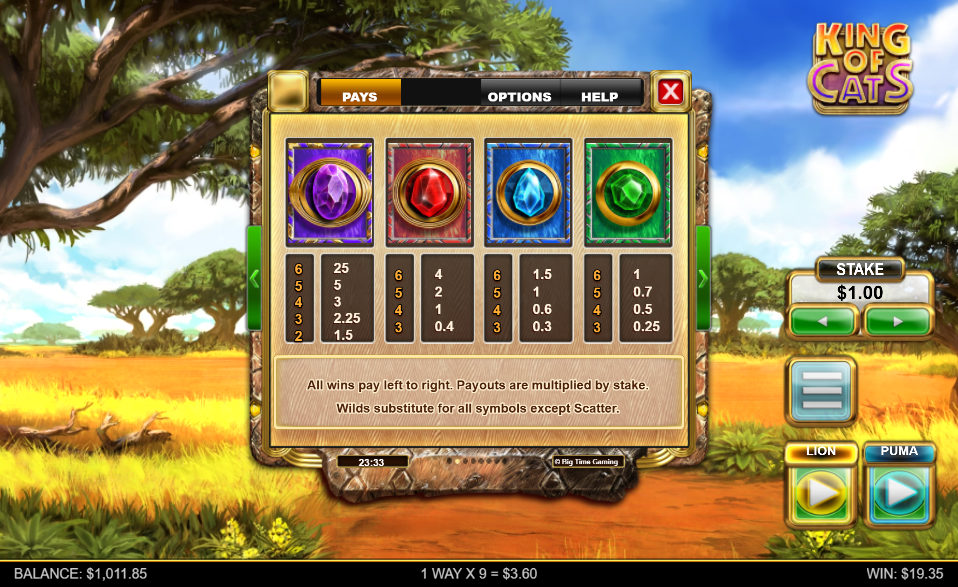958x587 pixels.
Task: Open the Options tab
Action: click(x=519, y=96)
